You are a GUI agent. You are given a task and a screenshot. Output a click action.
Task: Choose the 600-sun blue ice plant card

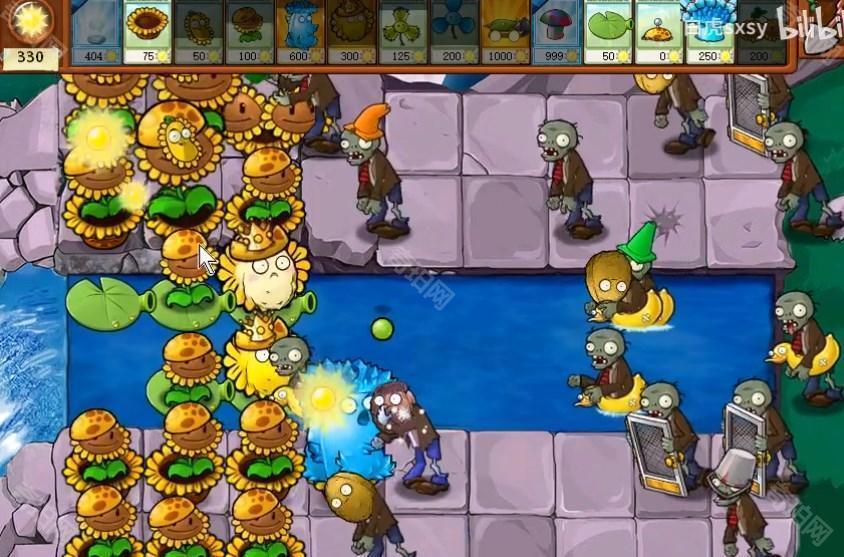[301, 31]
